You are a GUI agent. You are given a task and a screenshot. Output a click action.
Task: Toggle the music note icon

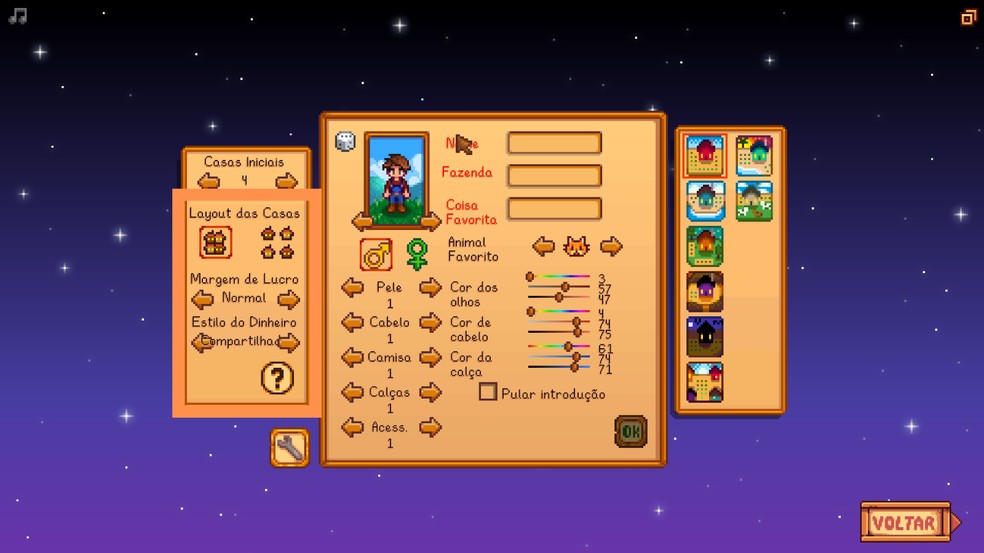(x=17, y=16)
